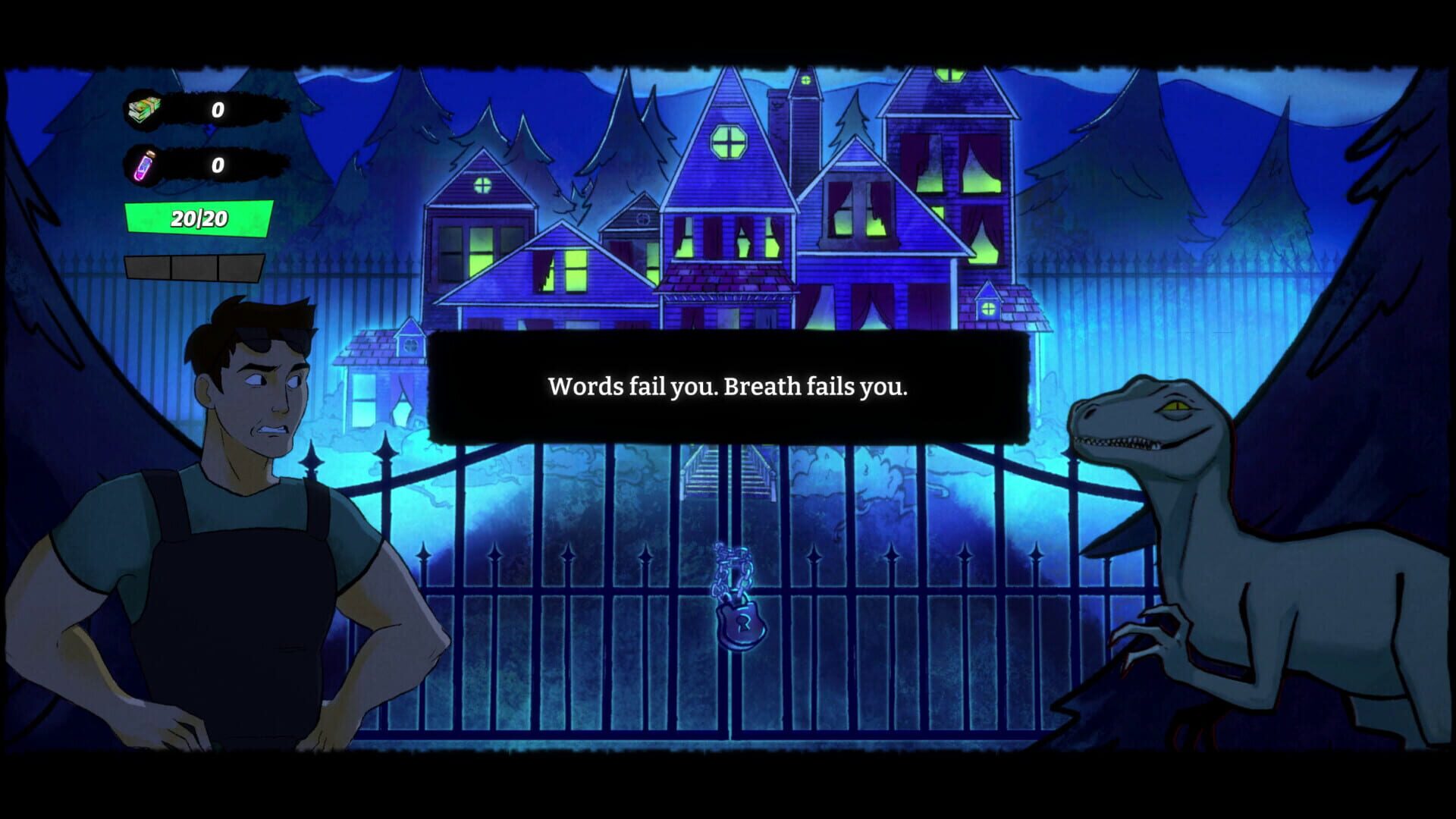Screen dimensions: 1456x819
Task: Click the left gate door
Action: click(576, 607)
